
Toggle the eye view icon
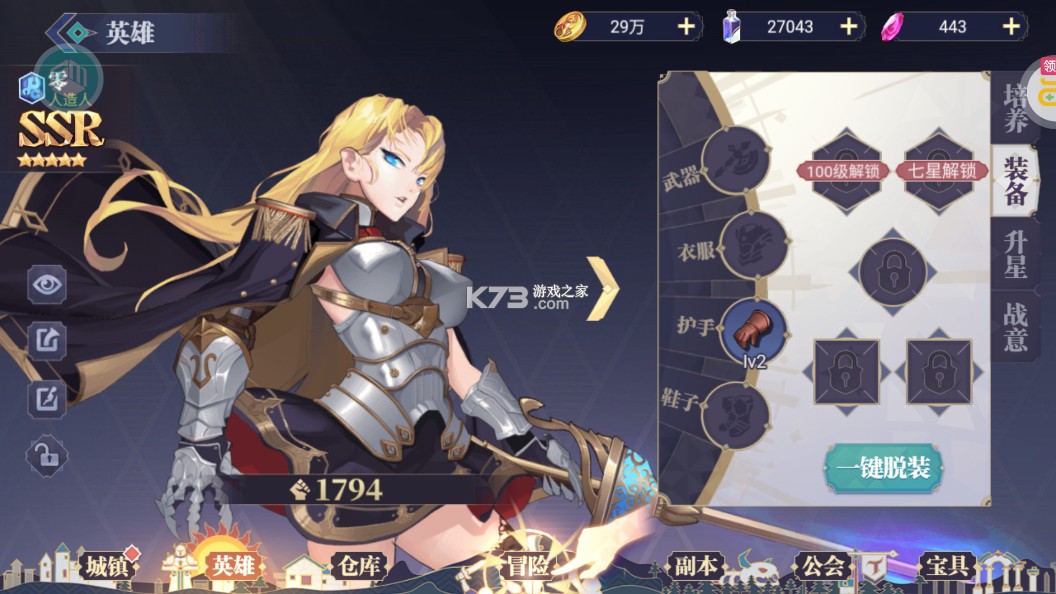click(x=46, y=286)
